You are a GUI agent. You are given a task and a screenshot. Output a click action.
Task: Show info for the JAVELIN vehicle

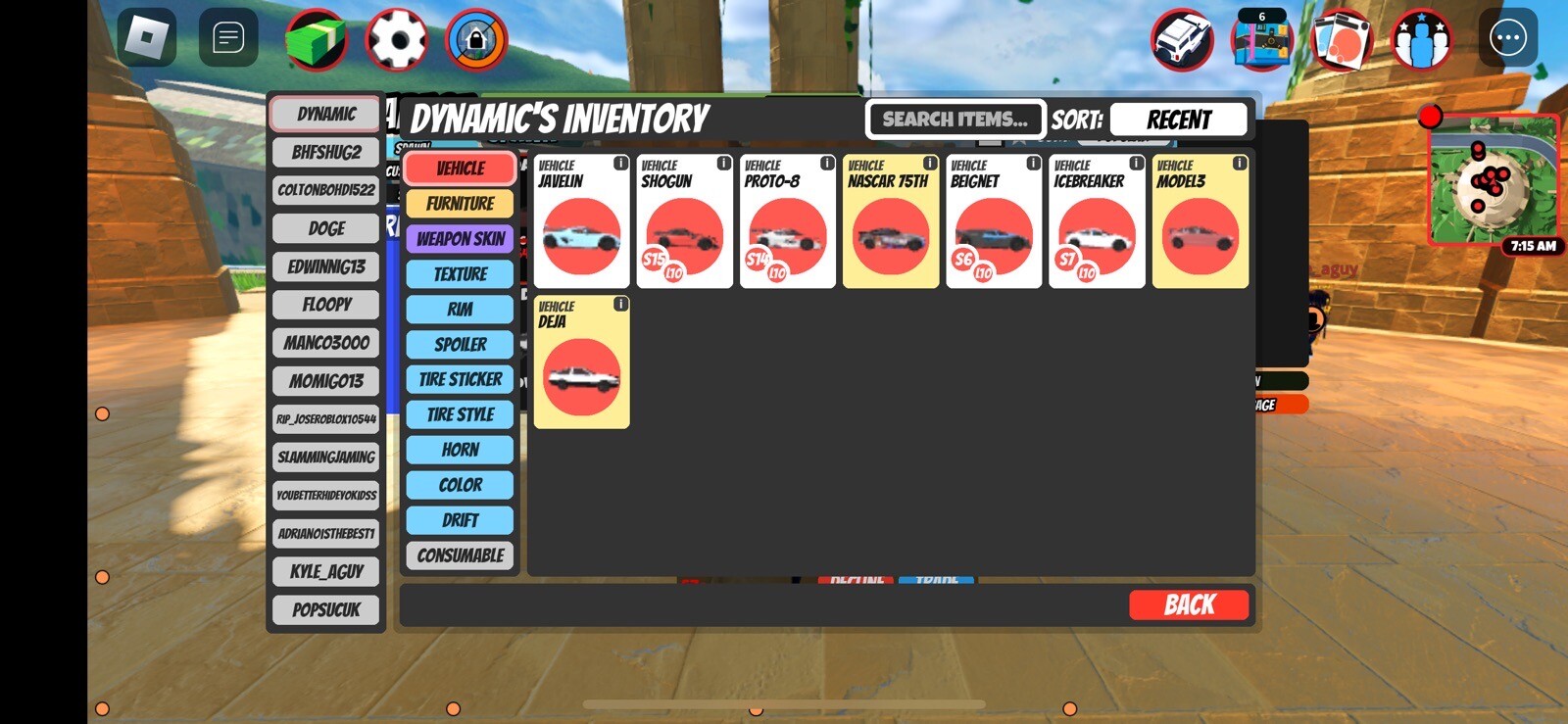pyautogui.click(x=619, y=162)
